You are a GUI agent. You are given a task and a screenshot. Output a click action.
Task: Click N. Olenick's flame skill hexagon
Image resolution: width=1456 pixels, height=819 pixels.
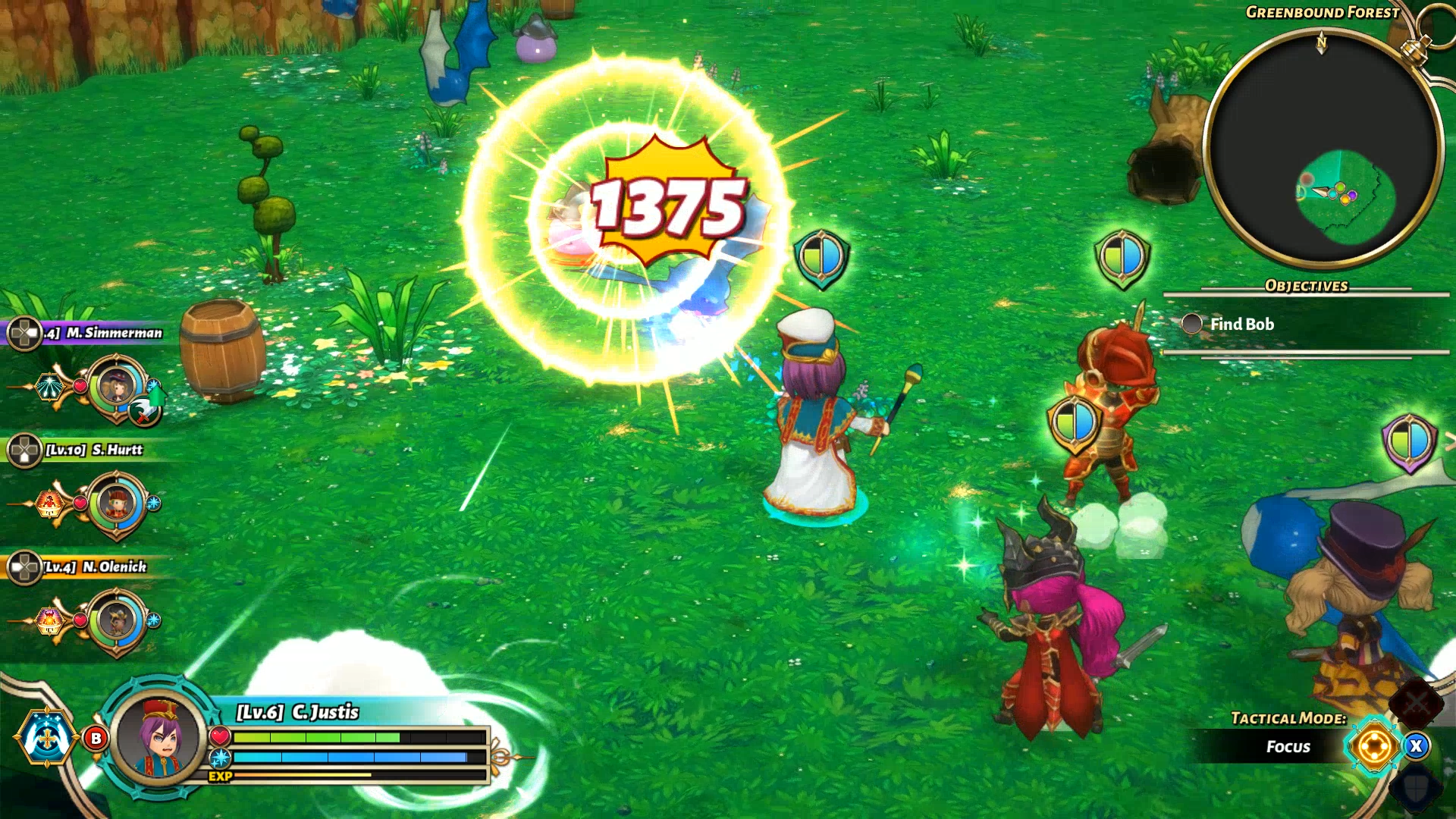click(x=49, y=620)
